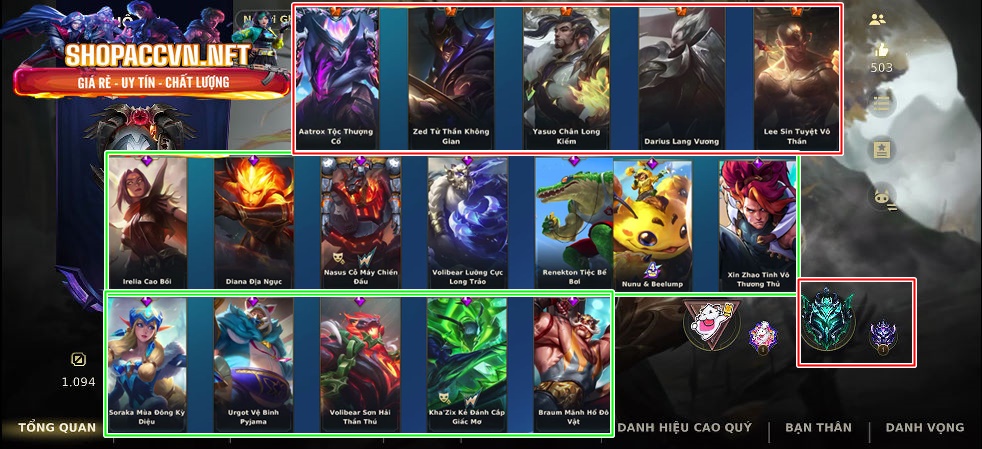Select the Xin Zhao Tinh Võ Thượng Thủ skin

(757, 223)
